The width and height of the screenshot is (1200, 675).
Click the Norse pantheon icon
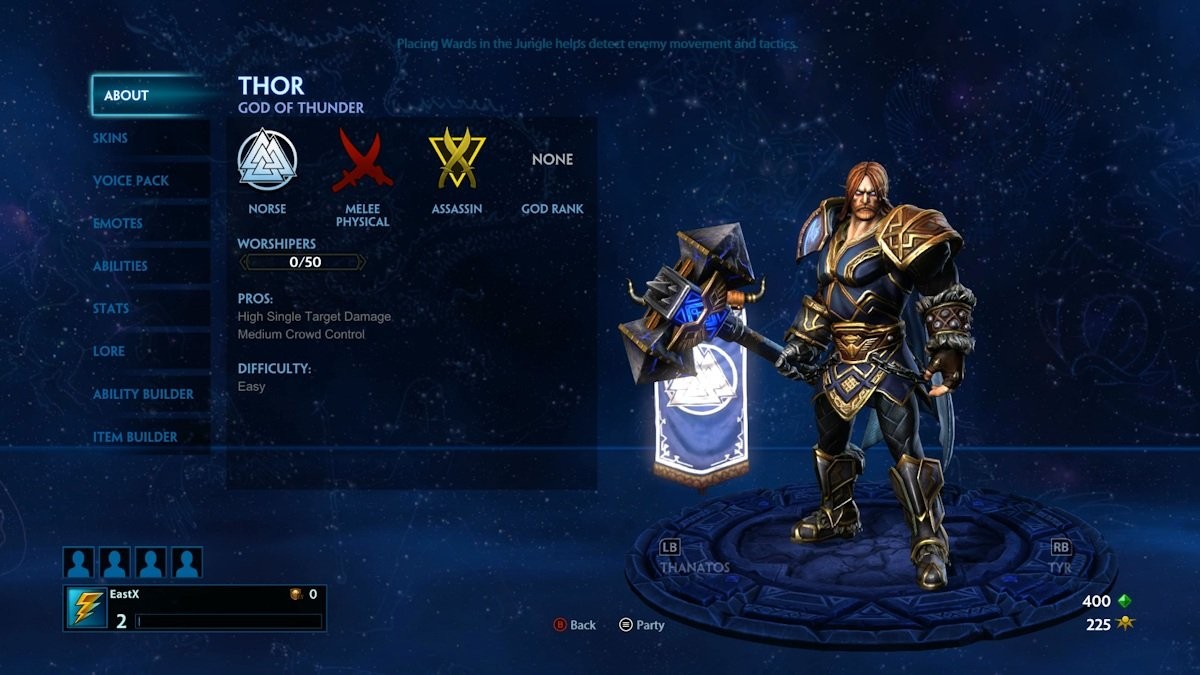coord(267,159)
